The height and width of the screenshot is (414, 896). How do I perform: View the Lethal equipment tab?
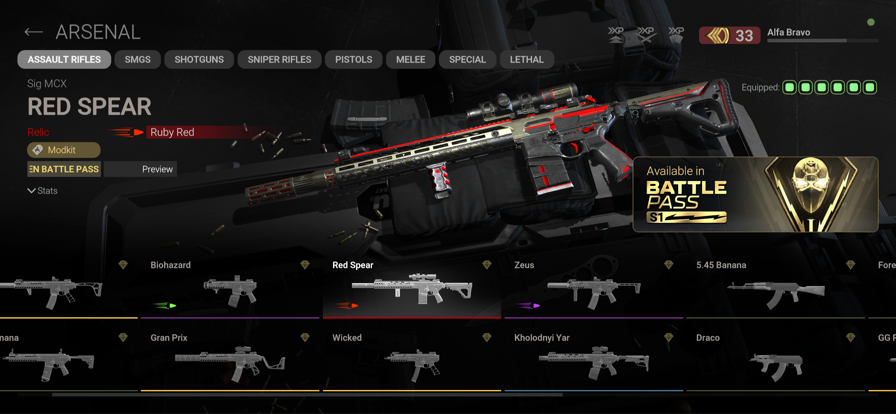coord(527,60)
